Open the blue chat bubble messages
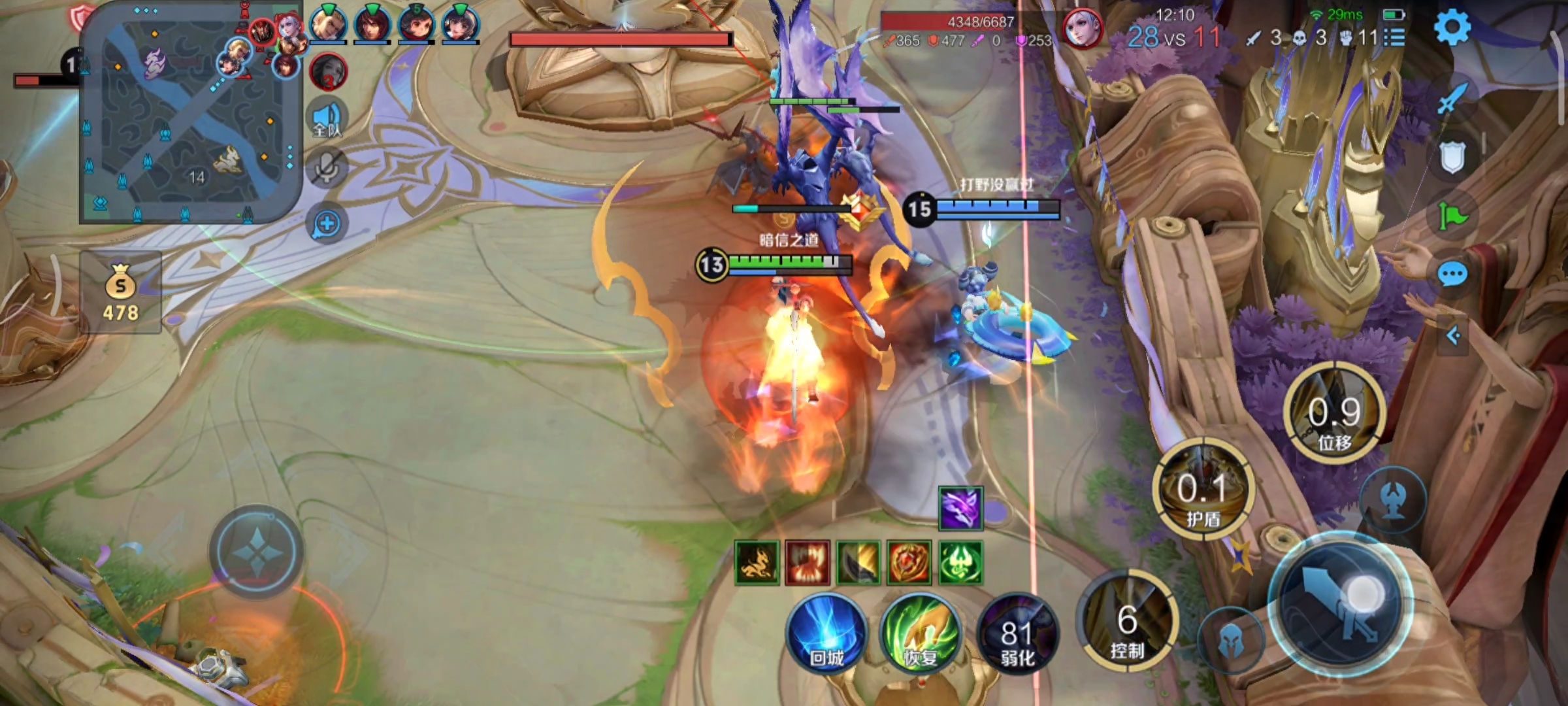Image resolution: width=1568 pixels, height=706 pixels. pos(1452,275)
